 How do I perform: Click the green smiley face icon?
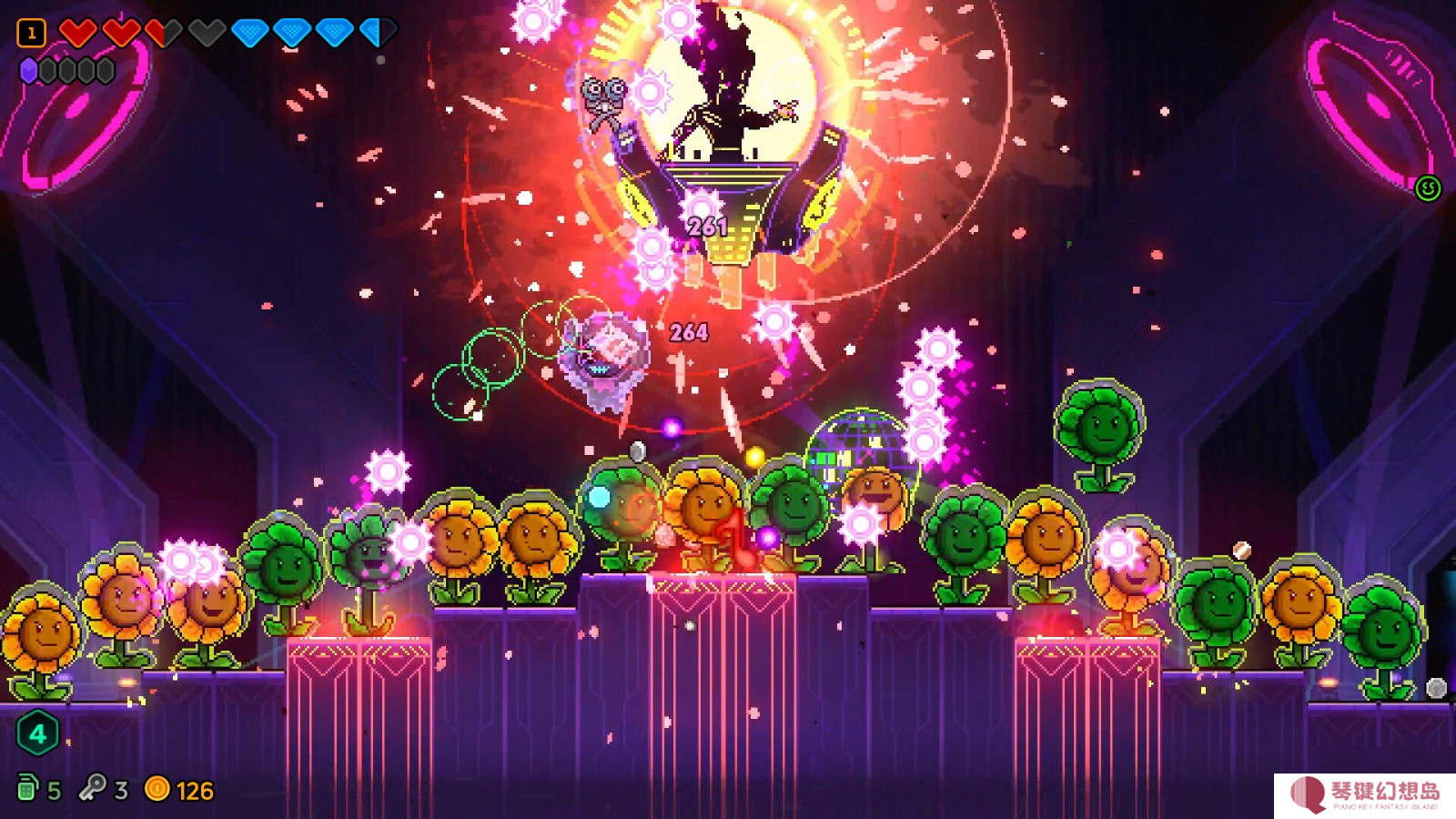1428,188
